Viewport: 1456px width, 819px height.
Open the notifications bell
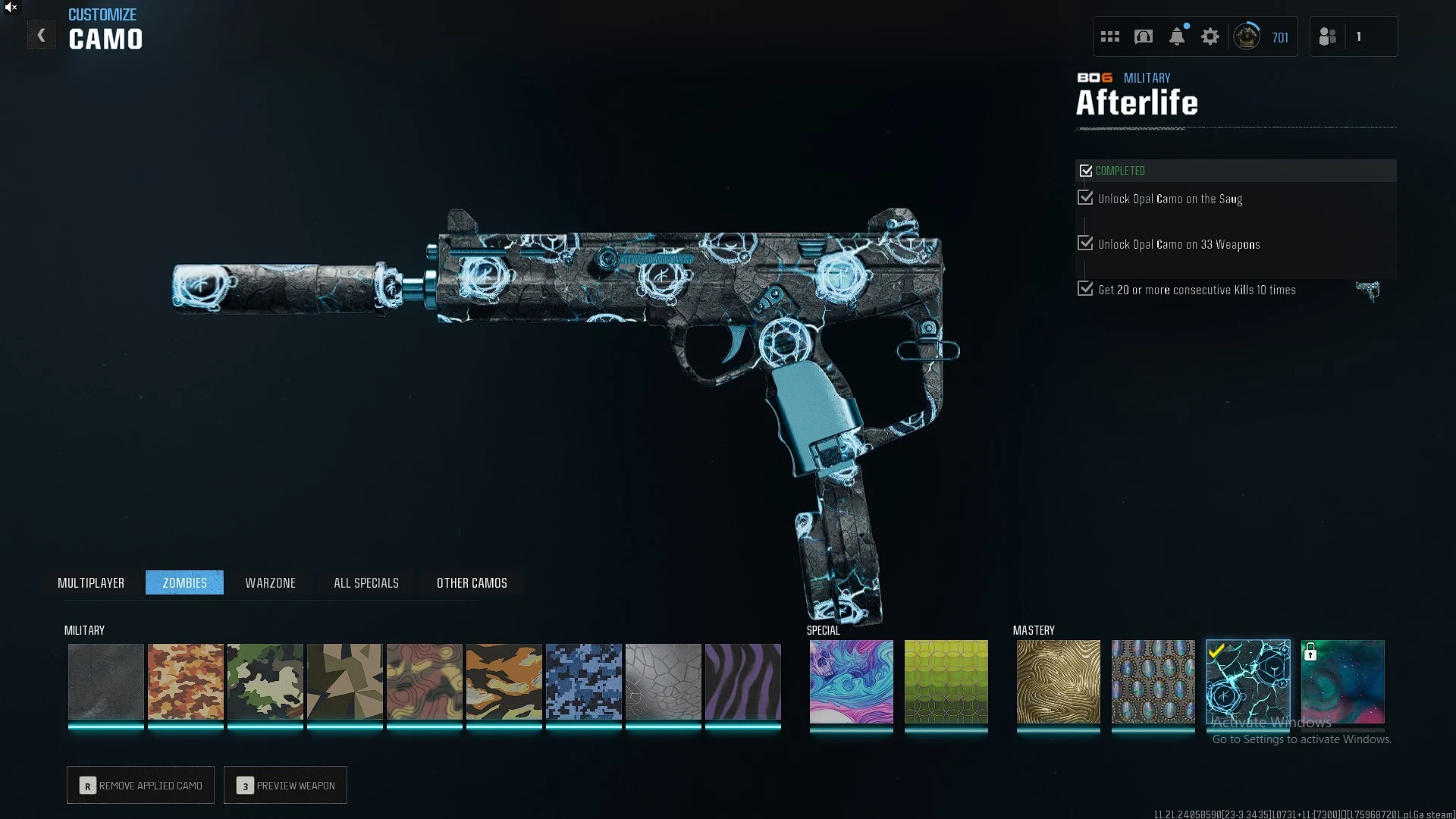coord(1177,36)
